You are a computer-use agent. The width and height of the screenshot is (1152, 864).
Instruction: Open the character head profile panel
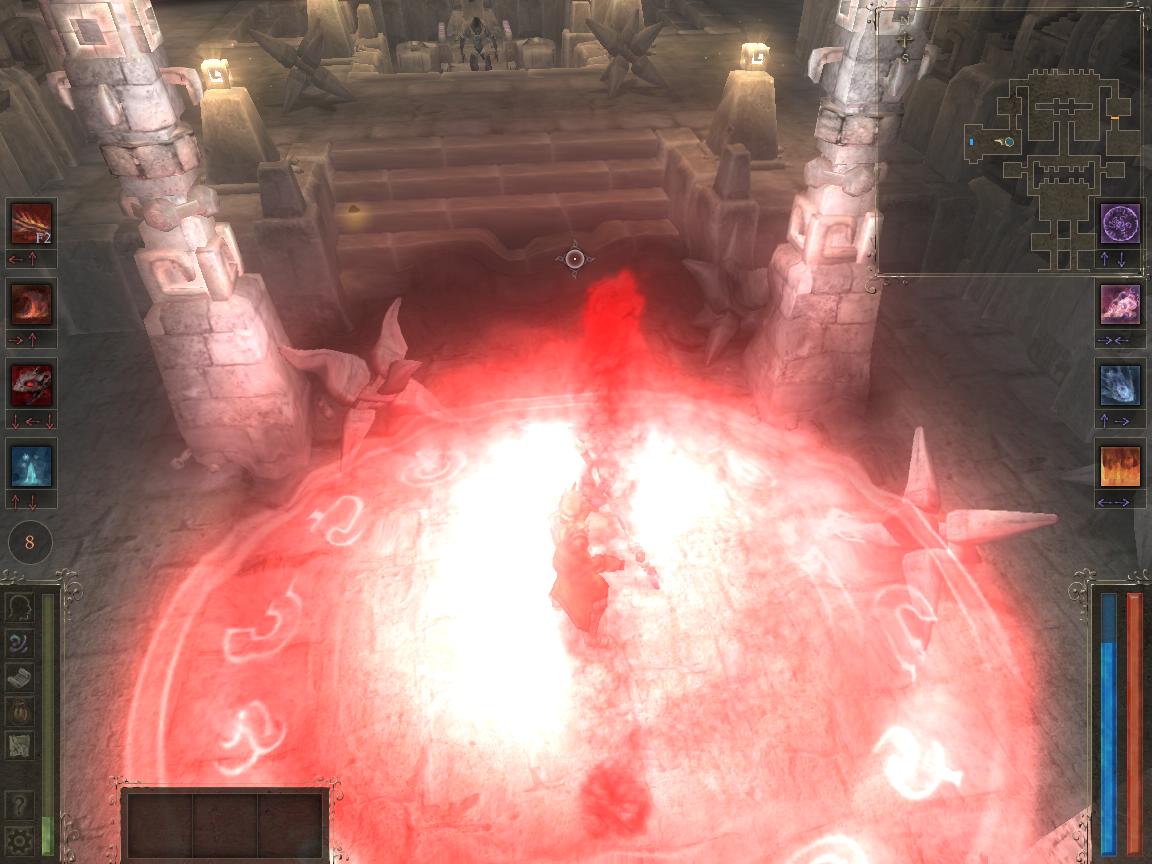[18, 608]
